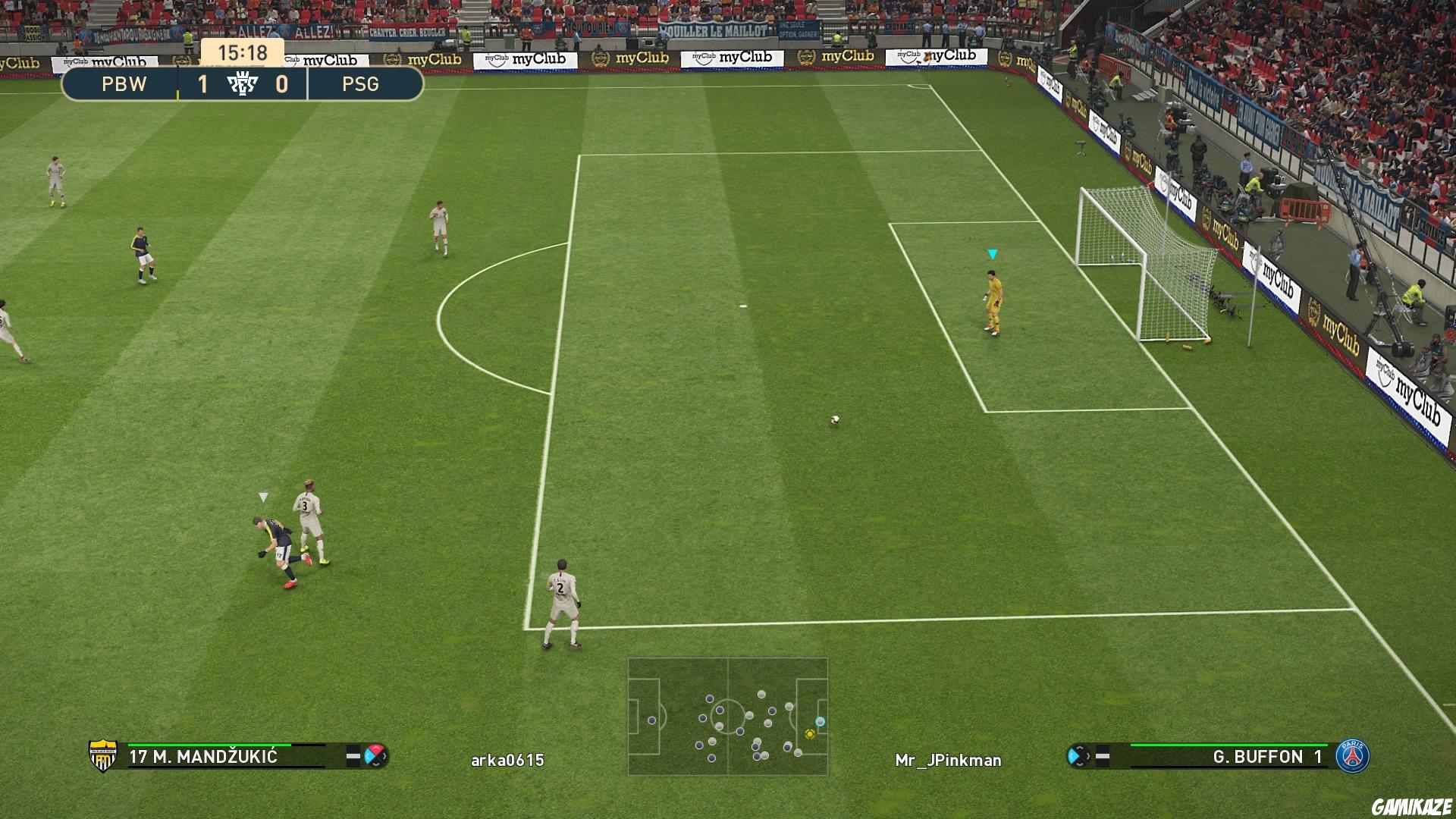Click the username Mr_JPinkman

[949, 758]
